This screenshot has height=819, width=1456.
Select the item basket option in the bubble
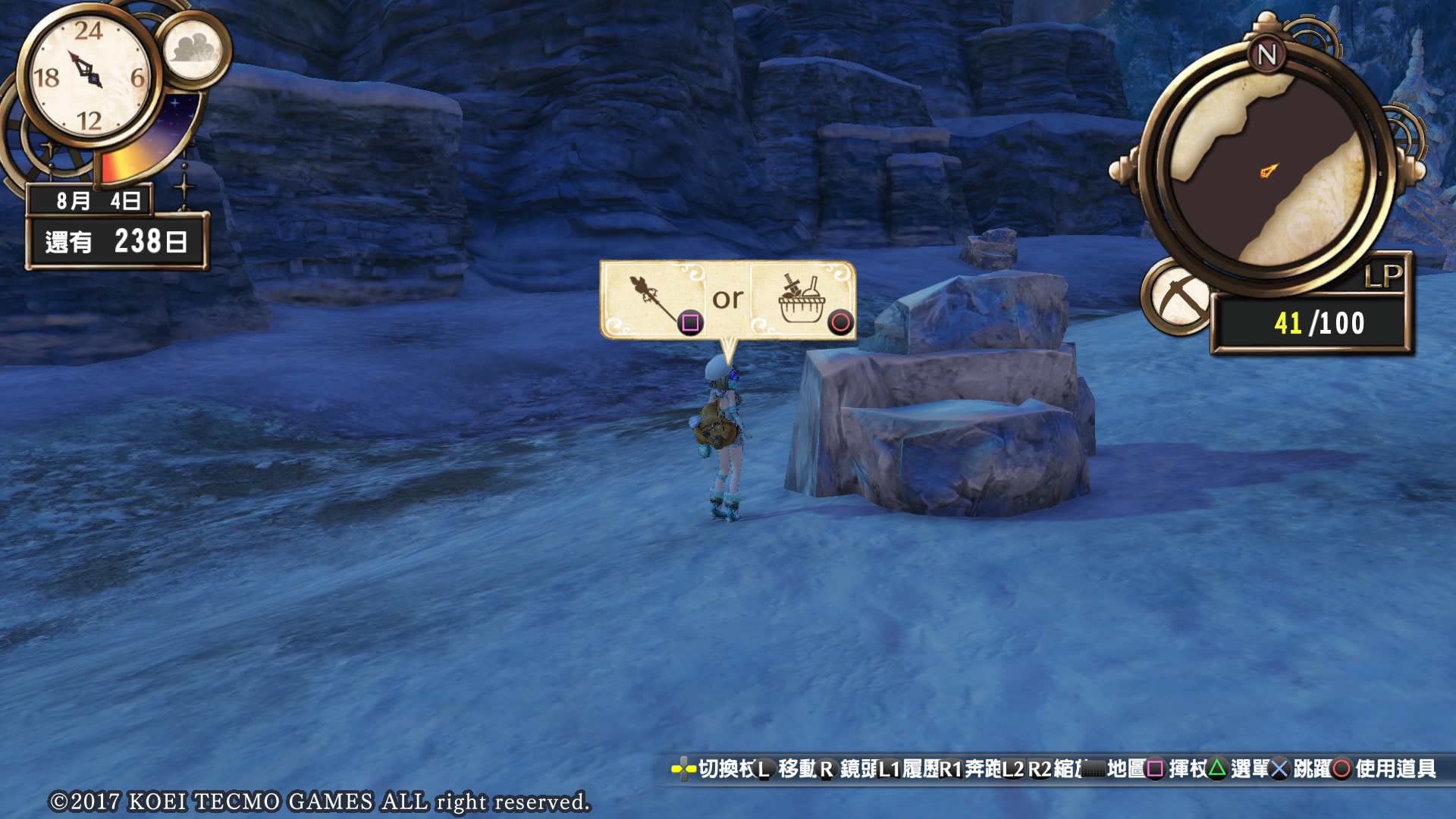pos(802,300)
